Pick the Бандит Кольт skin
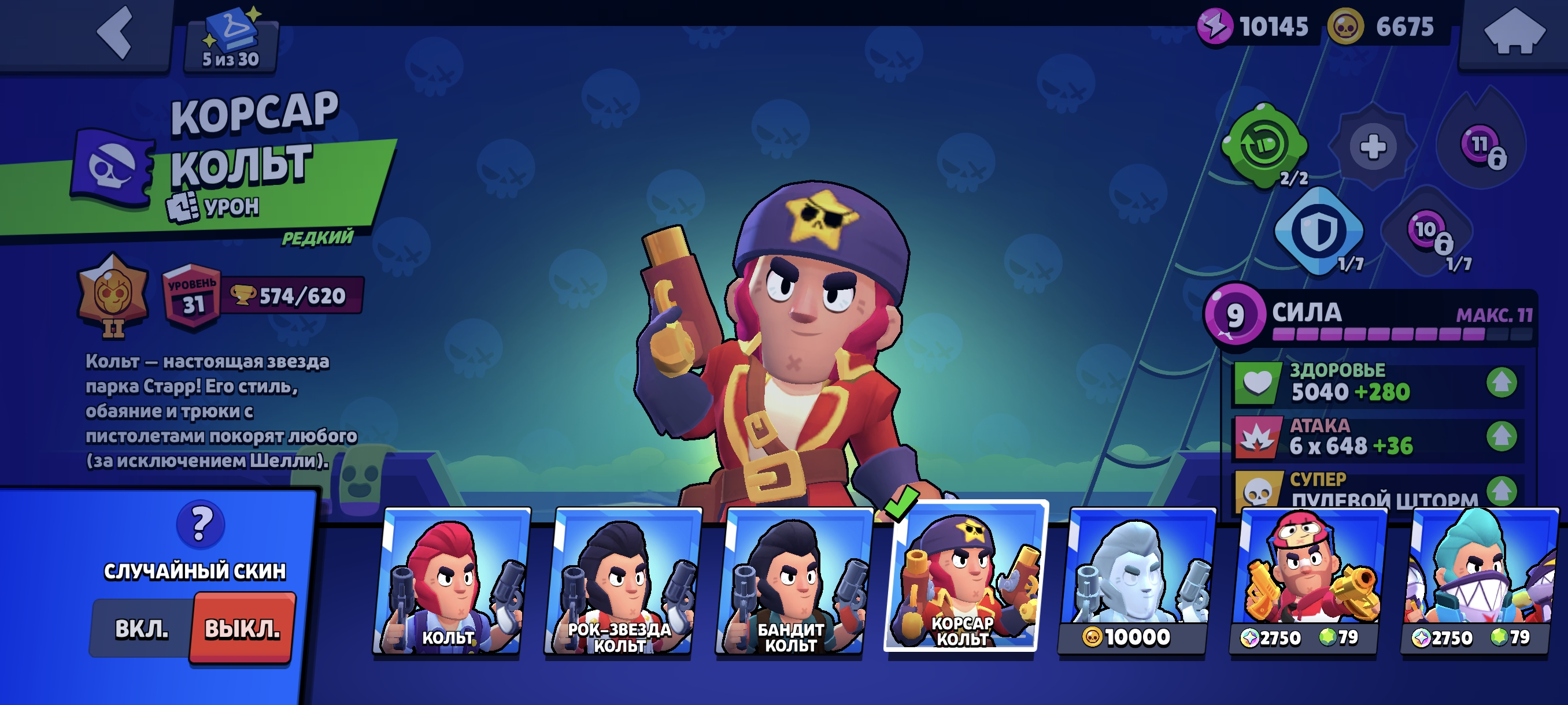This screenshot has width=1568, height=705. (x=792, y=581)
